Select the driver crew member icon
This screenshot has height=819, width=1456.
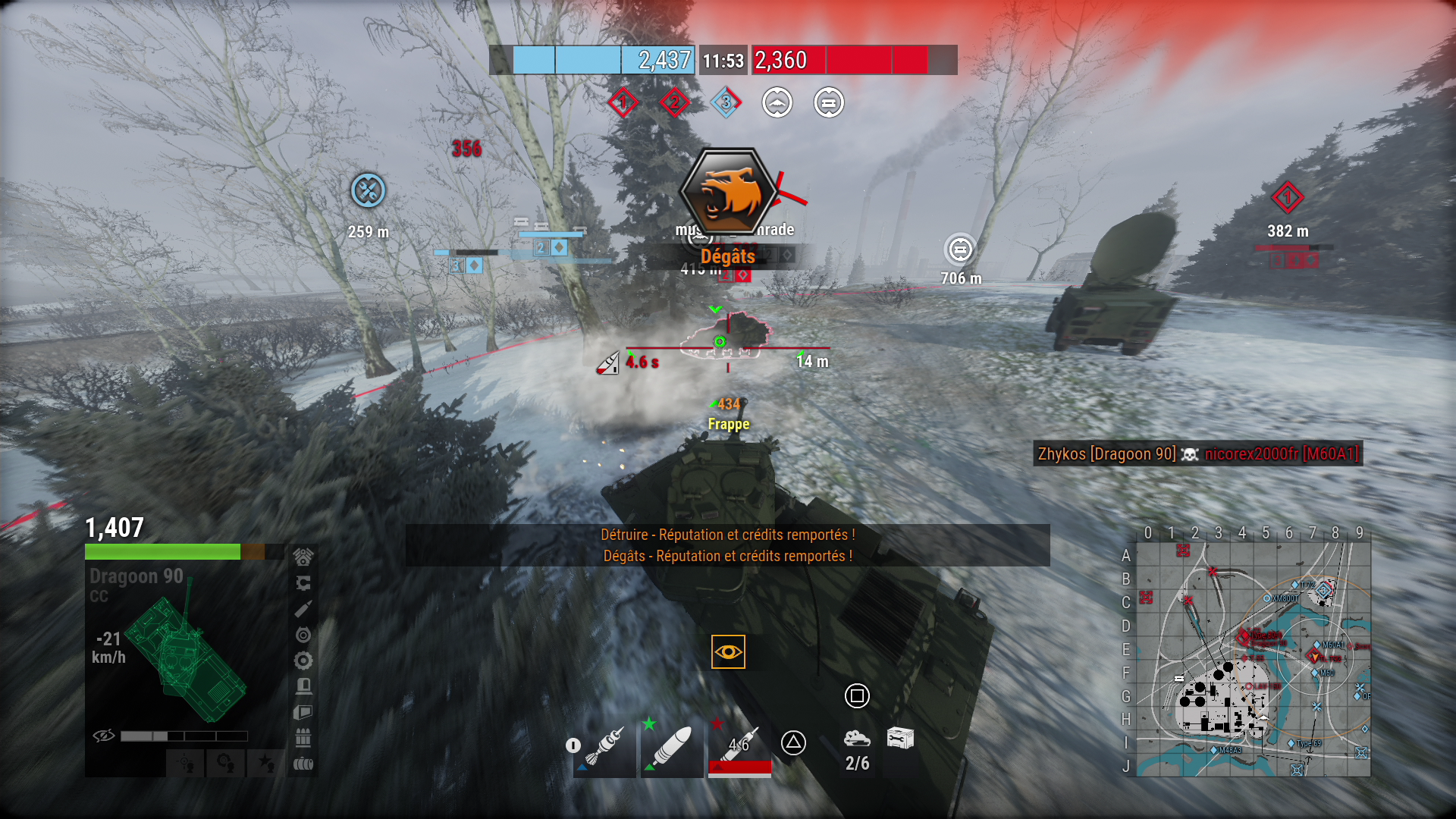point(225,761)
